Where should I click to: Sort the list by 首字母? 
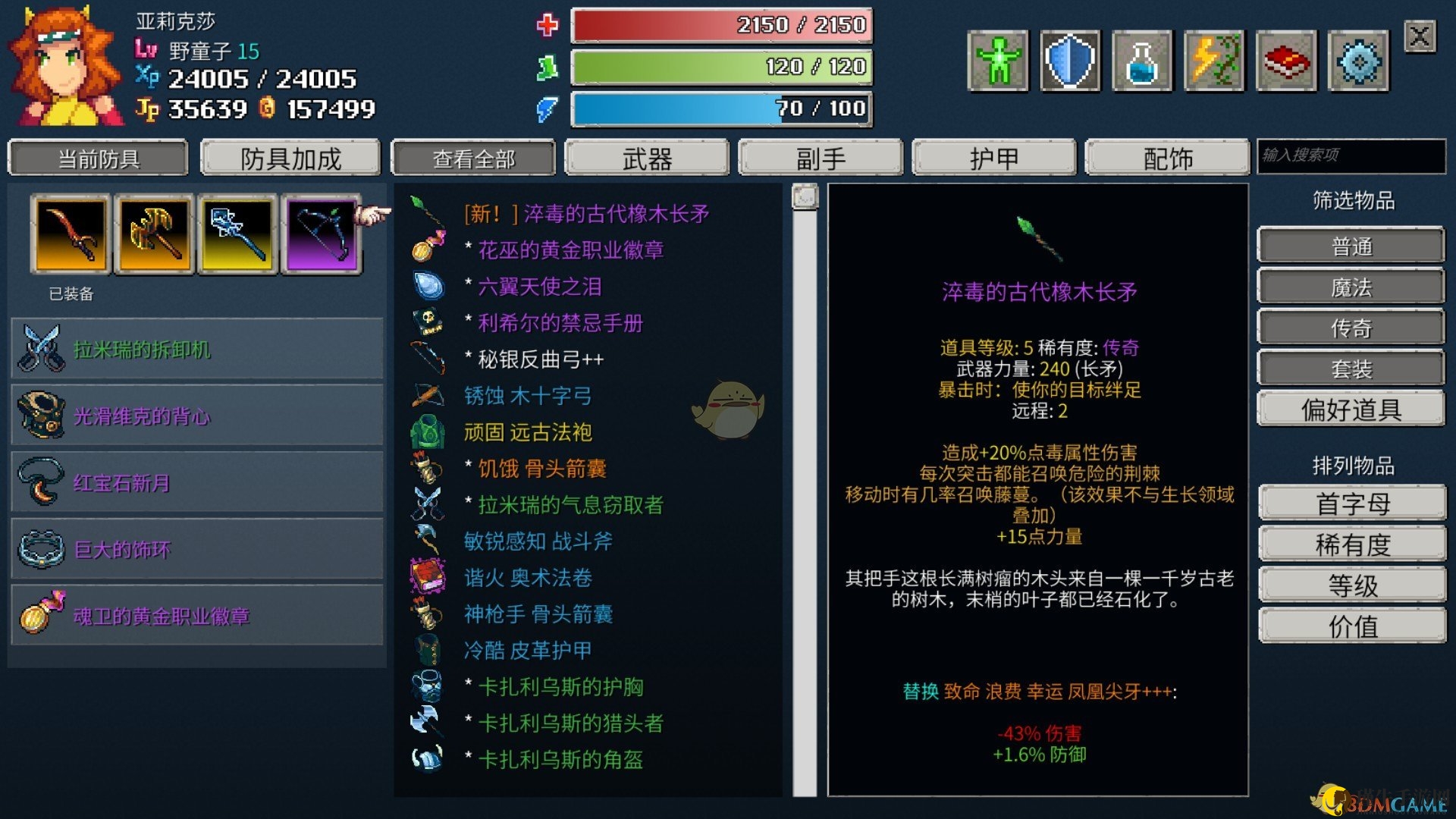[1351, 502]
